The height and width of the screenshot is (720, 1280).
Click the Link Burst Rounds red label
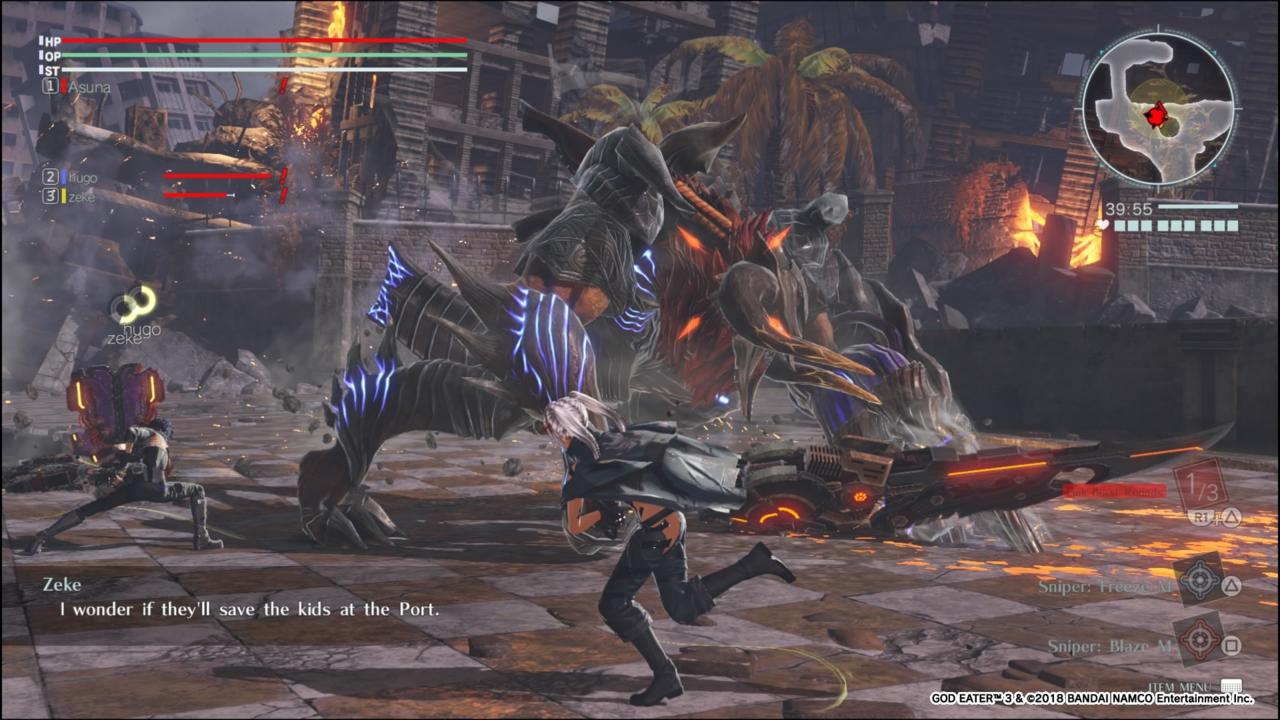[1116, 491]
